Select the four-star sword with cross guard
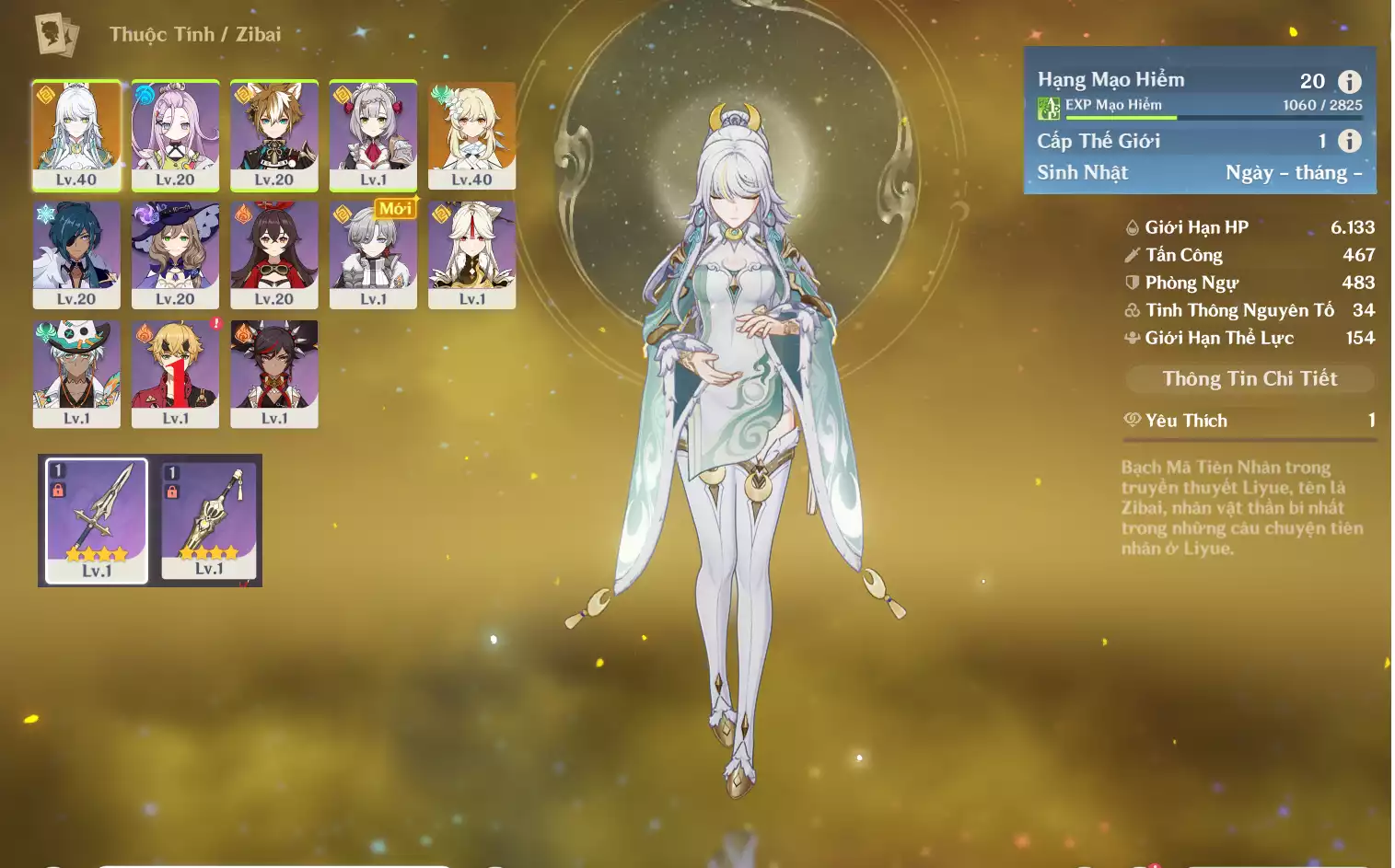The image size is (1395, 868). pos(97,520)
